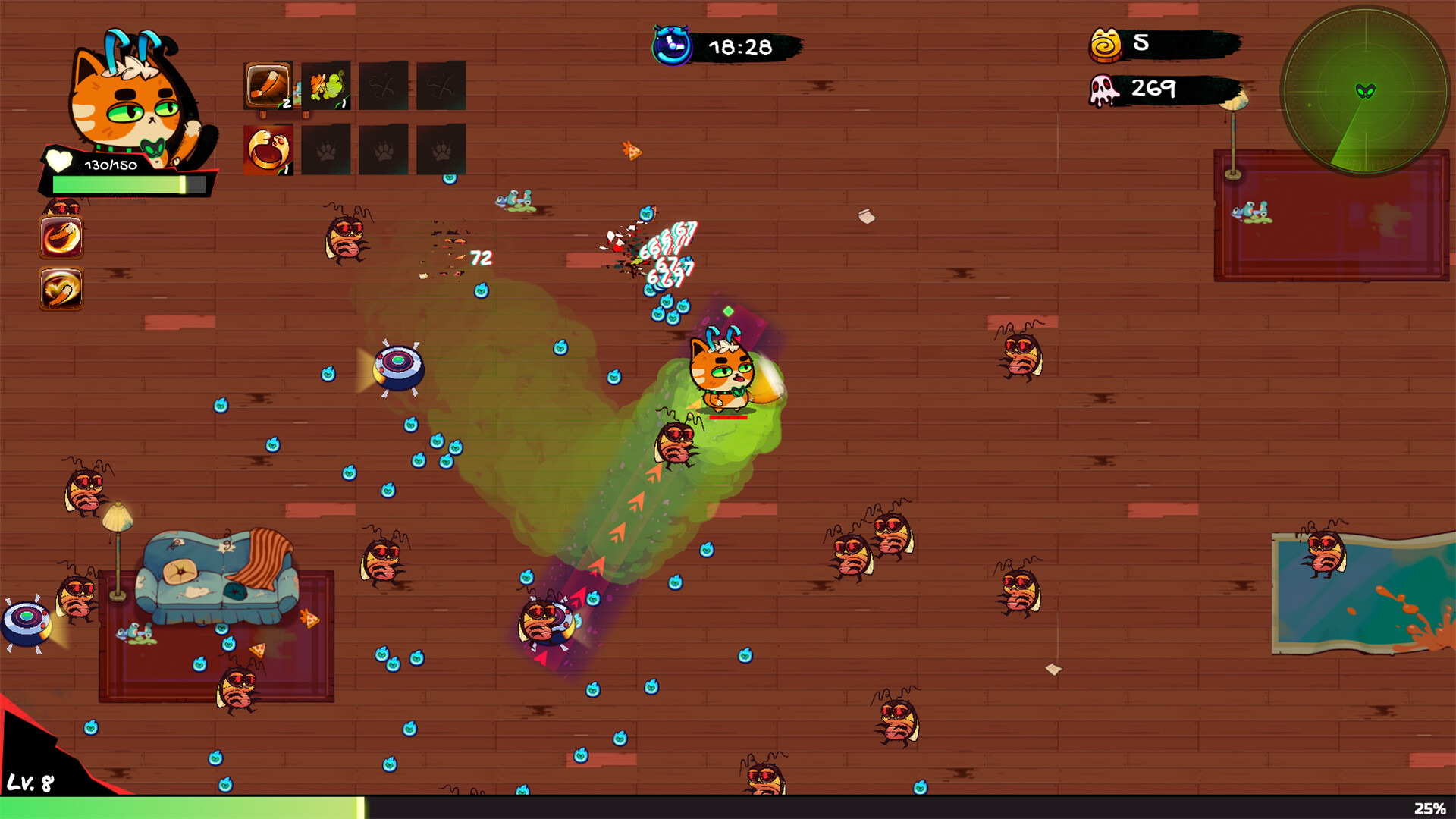Click an empty paw-print passive slot

[x=384, y=150]
